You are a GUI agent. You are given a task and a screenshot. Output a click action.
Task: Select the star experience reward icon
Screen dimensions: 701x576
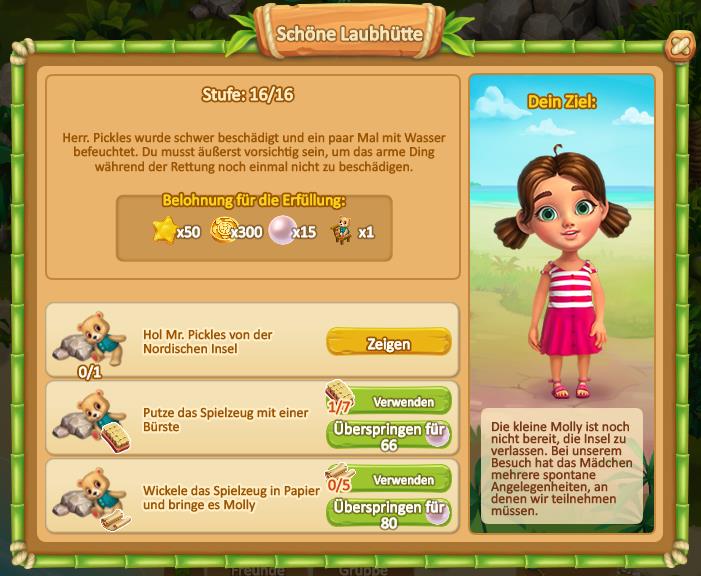tap(164, 231)
